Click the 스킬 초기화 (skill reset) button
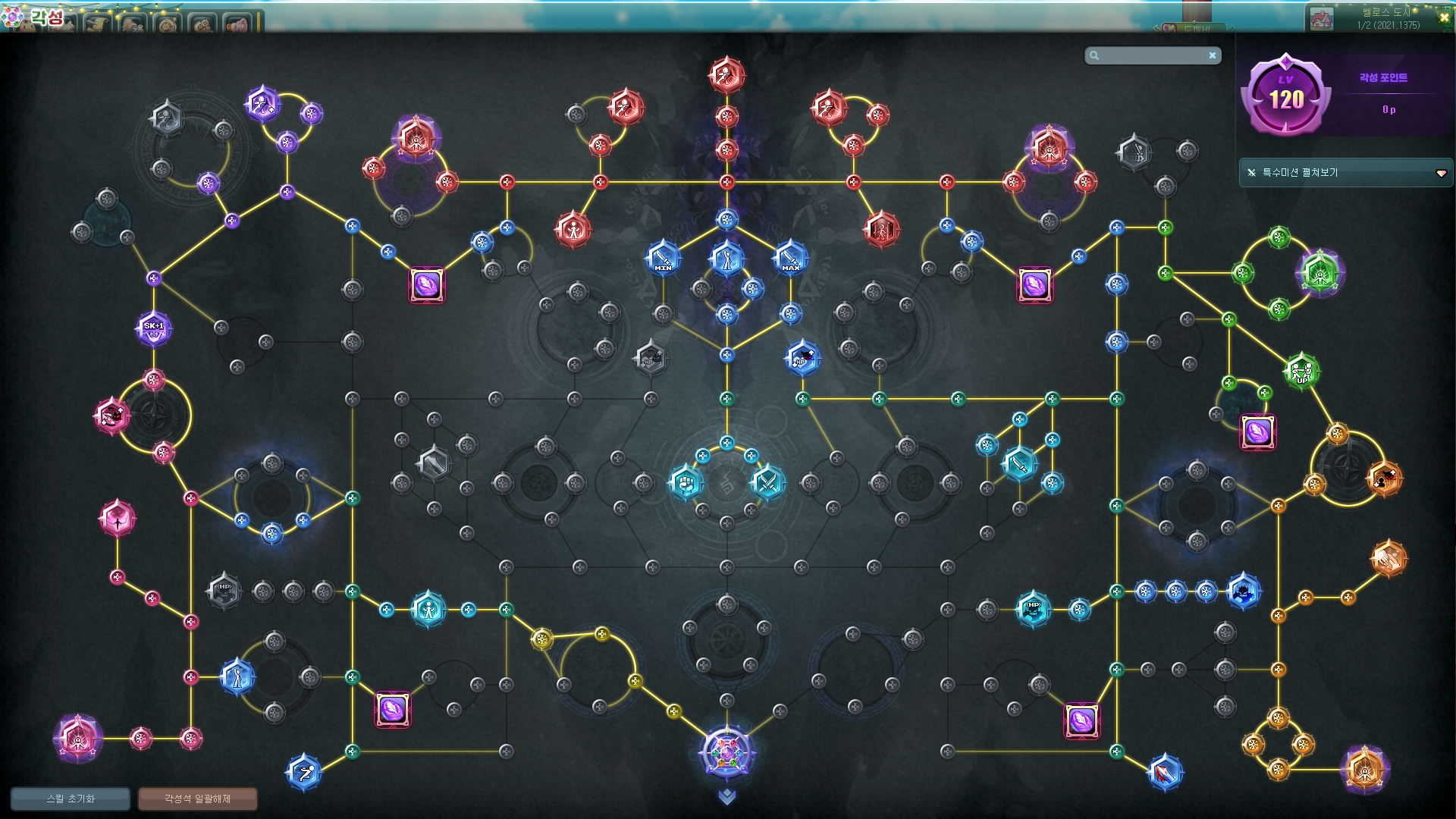This screenshot has width=1456, height=819. pos(71,799)
